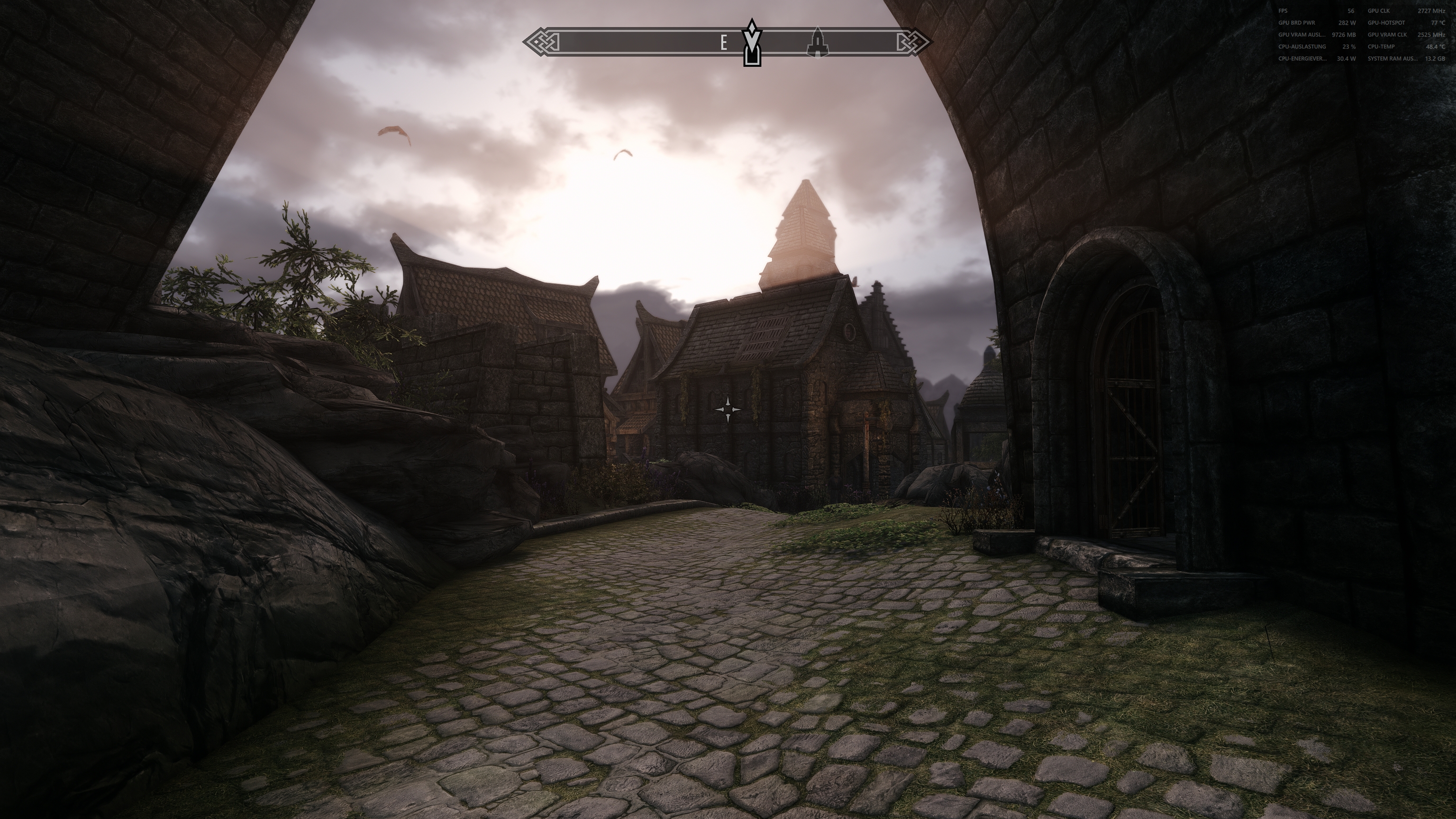Image resolution: width=1456 pixels, height=819 pixels.
Task: Click the city/tower marker on the compass
Action: point(818,42)
